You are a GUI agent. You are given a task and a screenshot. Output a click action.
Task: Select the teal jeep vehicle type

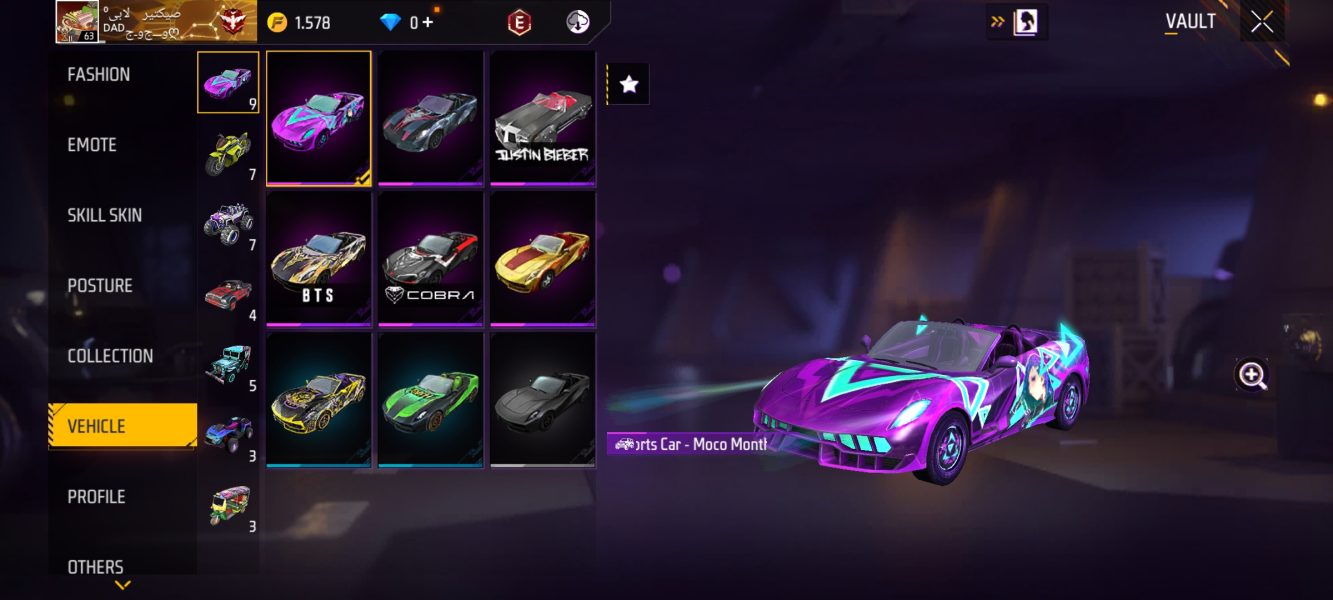228,364
